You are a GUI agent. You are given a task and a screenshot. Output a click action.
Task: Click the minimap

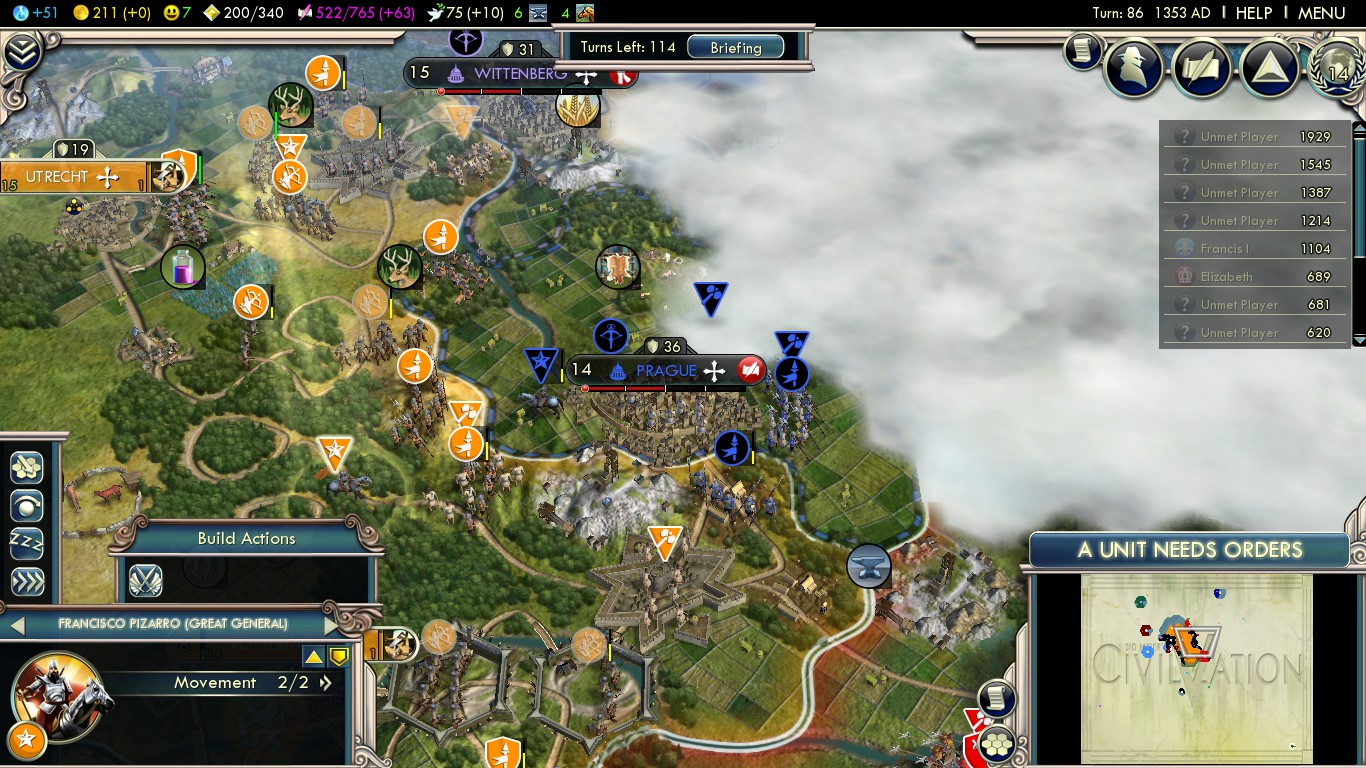coord(1196,668)
